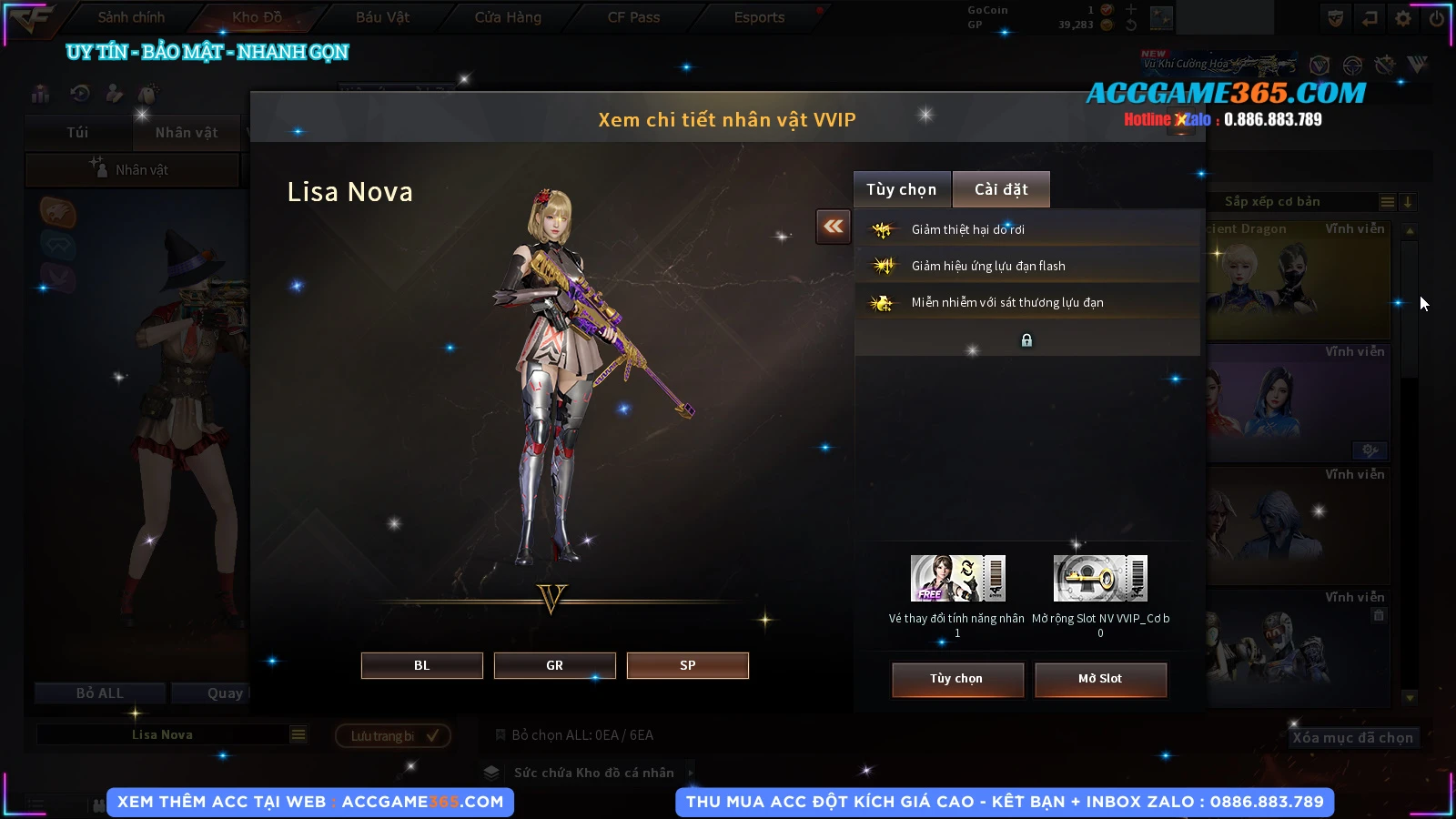Collapse panel with the double-arrow button
The image size is (1456, 819).
coord(834,227)
